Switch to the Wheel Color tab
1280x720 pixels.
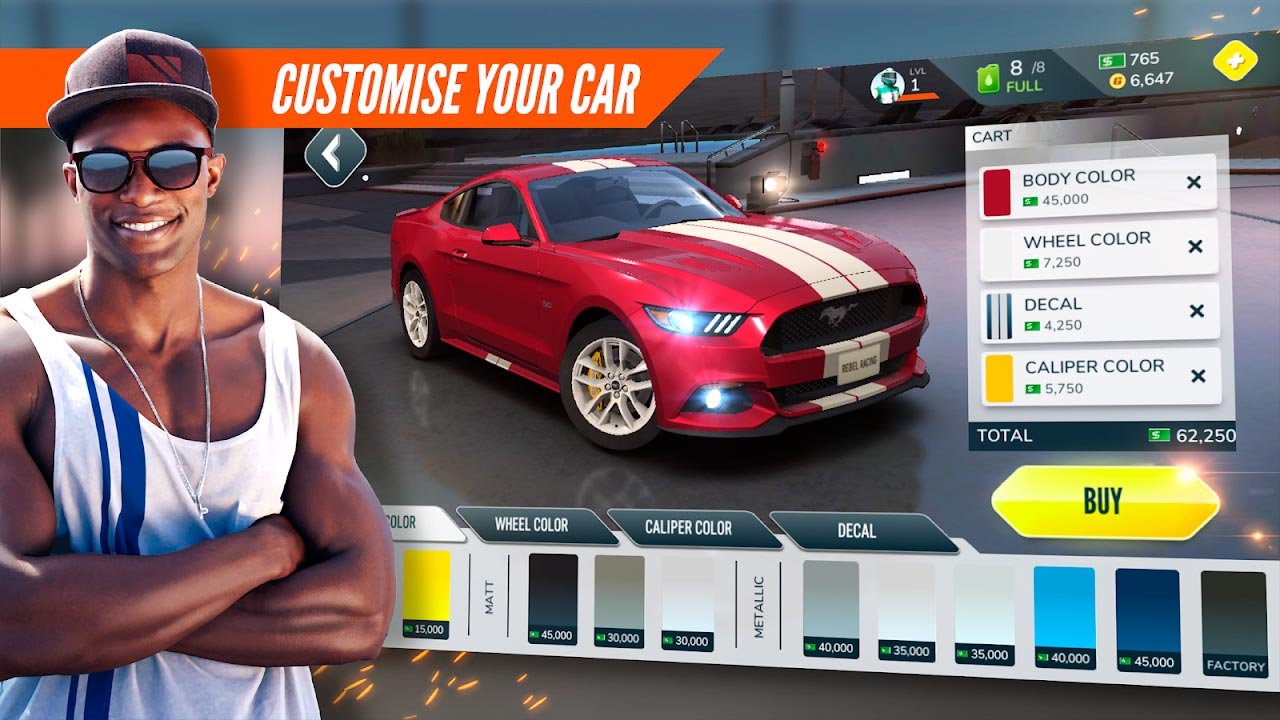click(533, 525)
